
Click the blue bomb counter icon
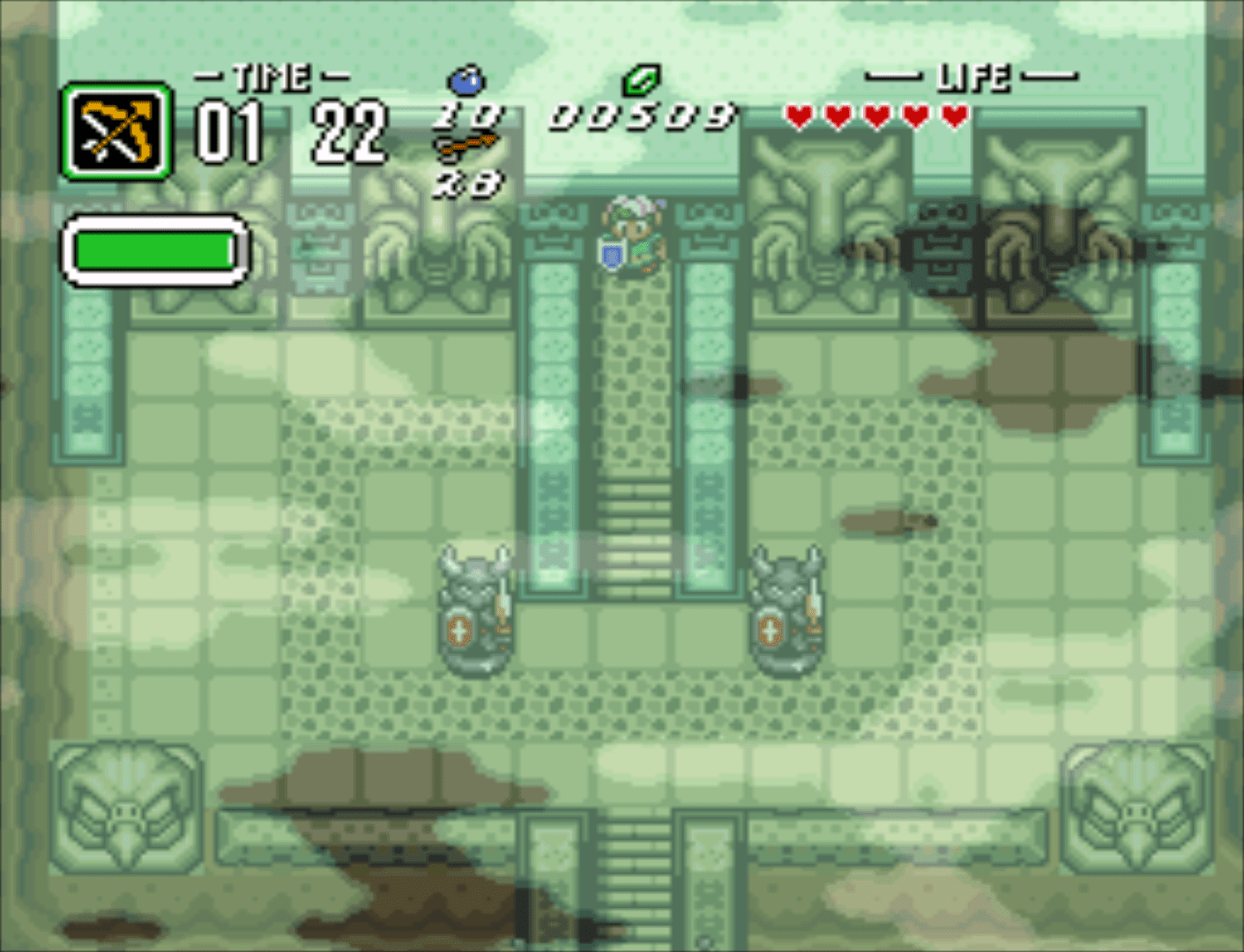pyautogui.click(x=467, y=84)
